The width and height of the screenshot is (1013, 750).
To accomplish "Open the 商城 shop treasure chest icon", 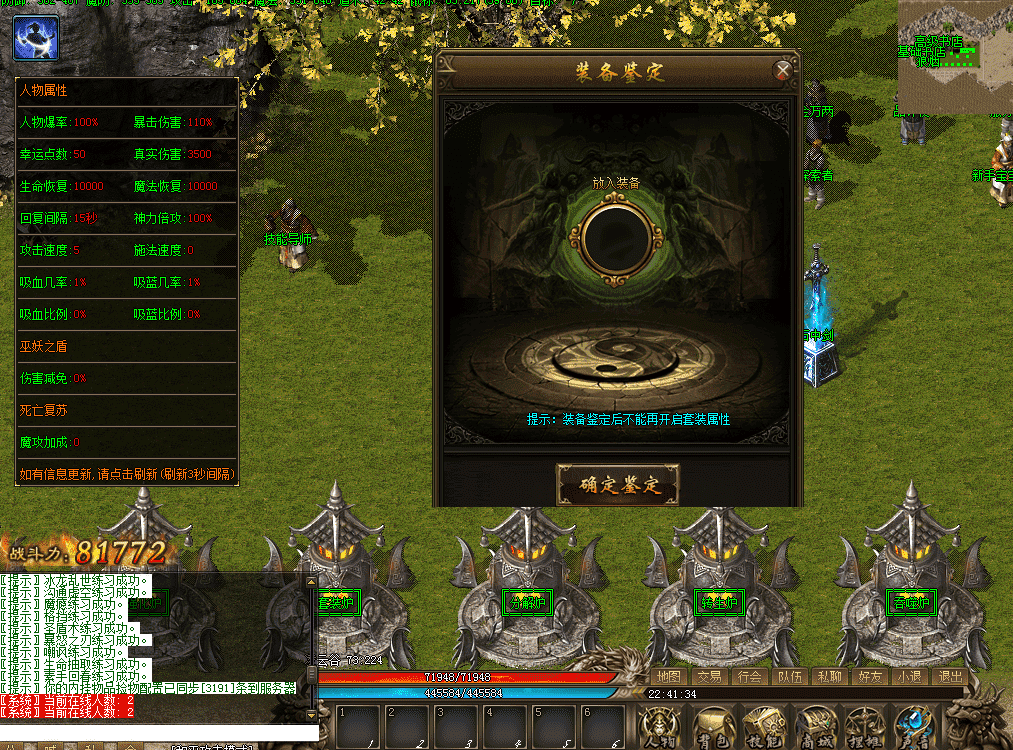I will pyautogui.click(x=814, y=725).
